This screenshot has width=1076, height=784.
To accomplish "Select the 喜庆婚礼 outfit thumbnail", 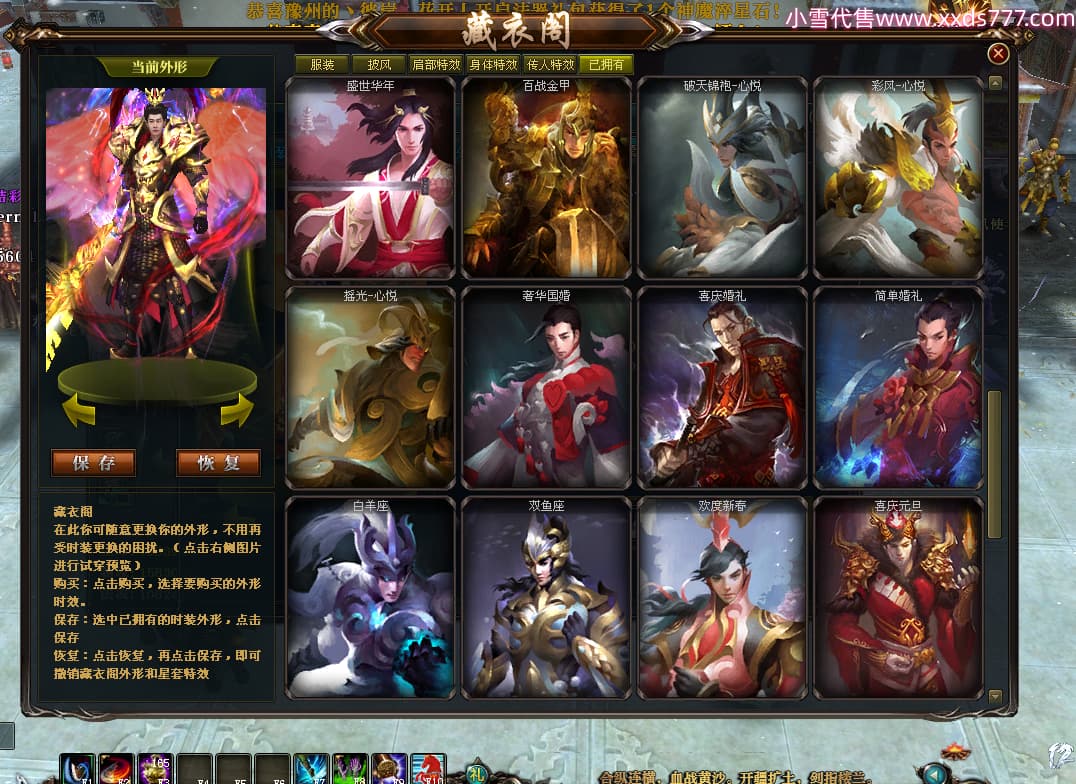I will 722,390.
